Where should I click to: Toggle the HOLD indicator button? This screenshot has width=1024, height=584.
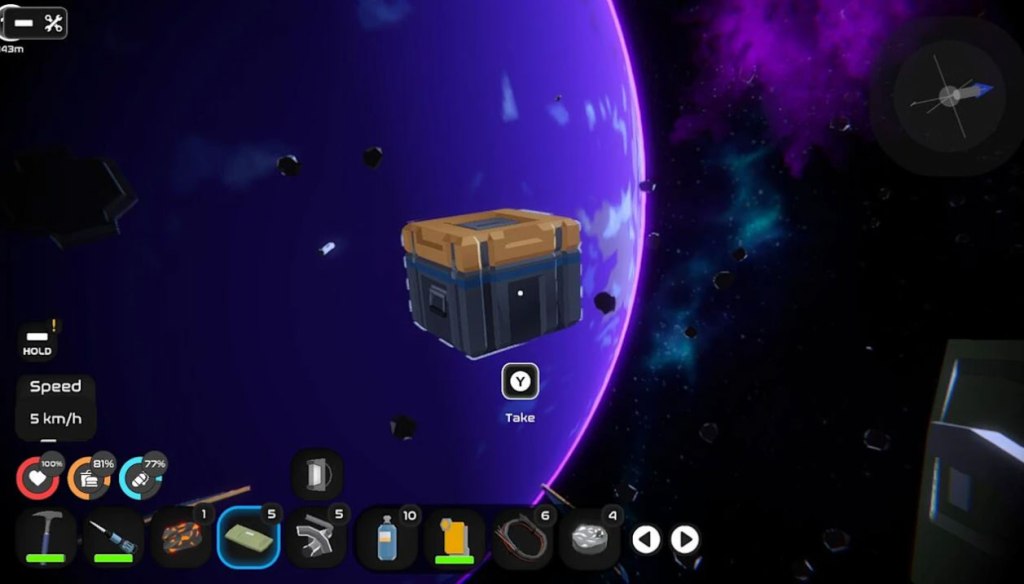click(38, 341)
